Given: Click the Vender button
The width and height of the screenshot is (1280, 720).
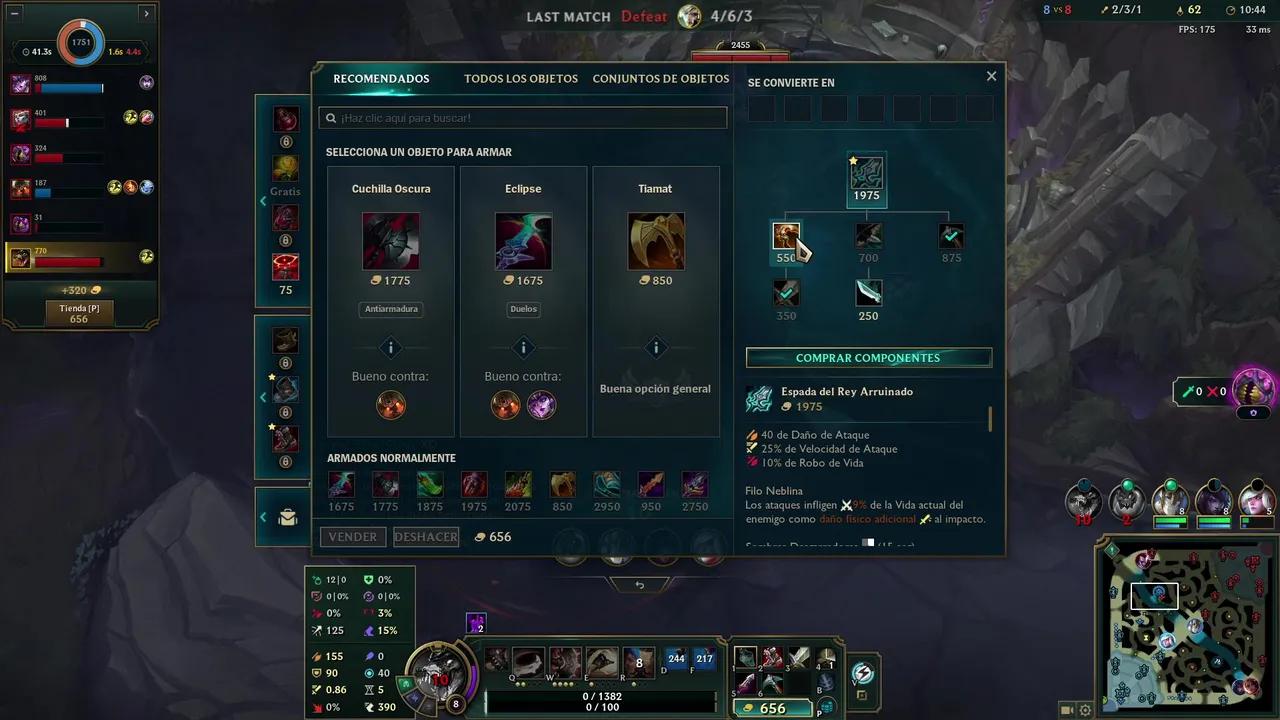Looking at the screenshot, I should (x=353, y=537).
